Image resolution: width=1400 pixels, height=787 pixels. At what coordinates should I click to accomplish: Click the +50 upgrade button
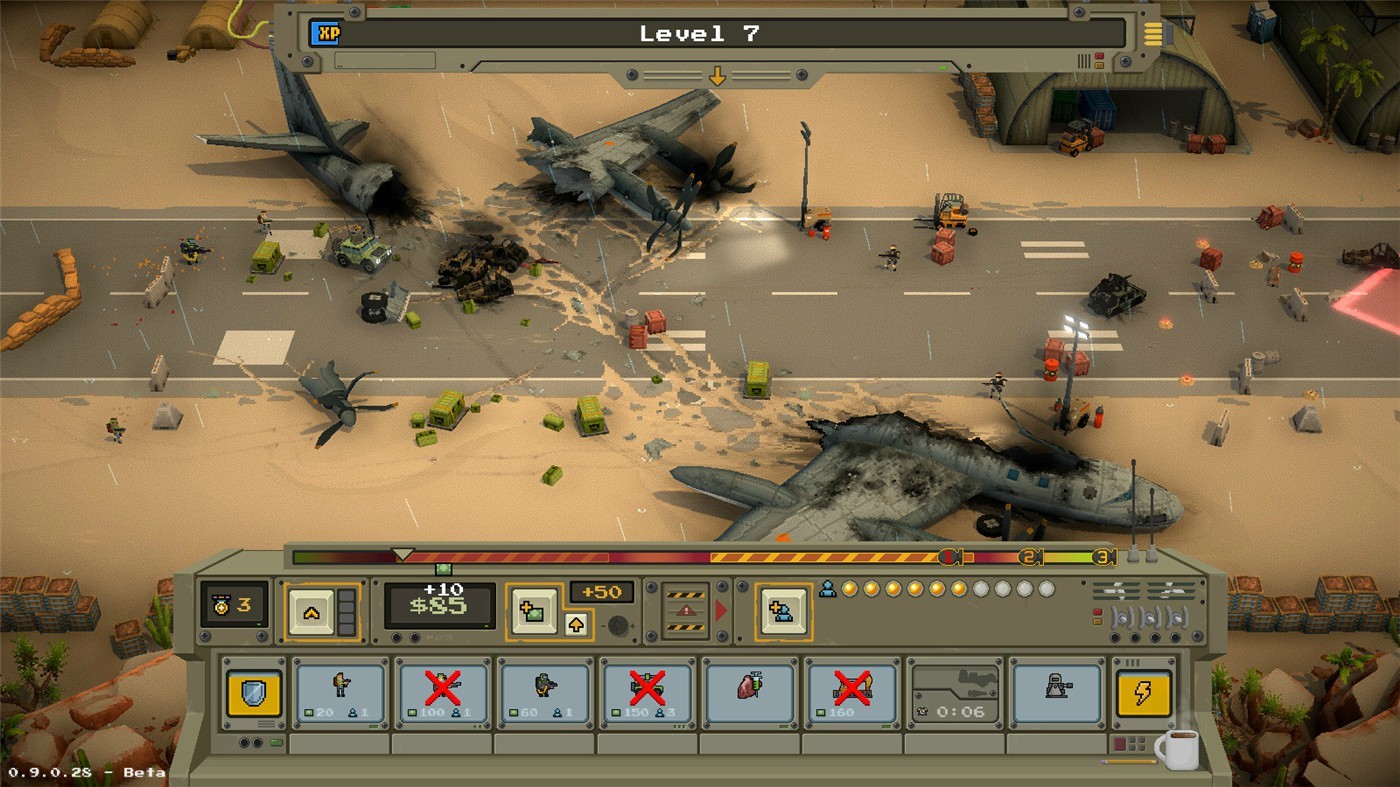603,592
